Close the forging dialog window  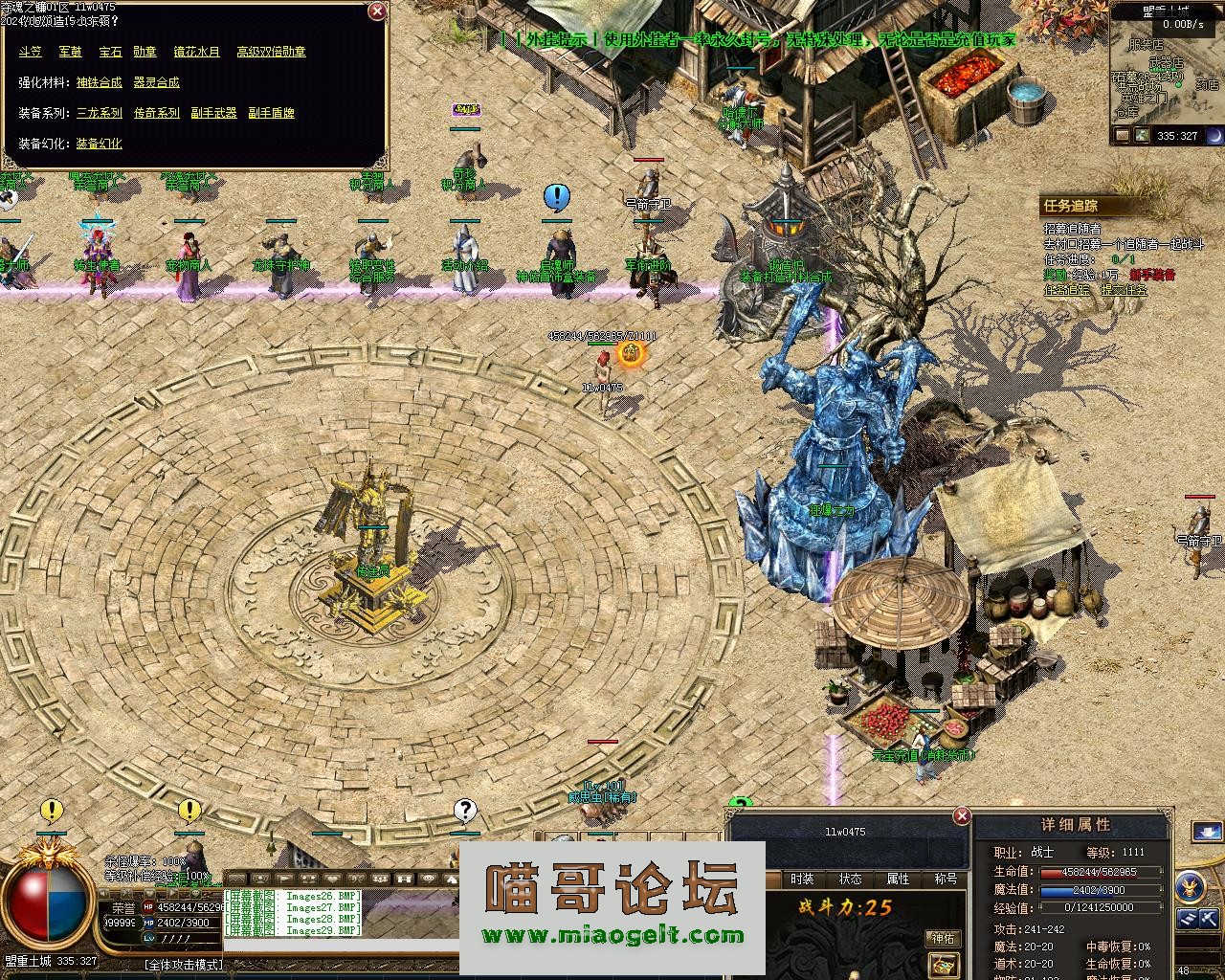click(x=378, y=11)
